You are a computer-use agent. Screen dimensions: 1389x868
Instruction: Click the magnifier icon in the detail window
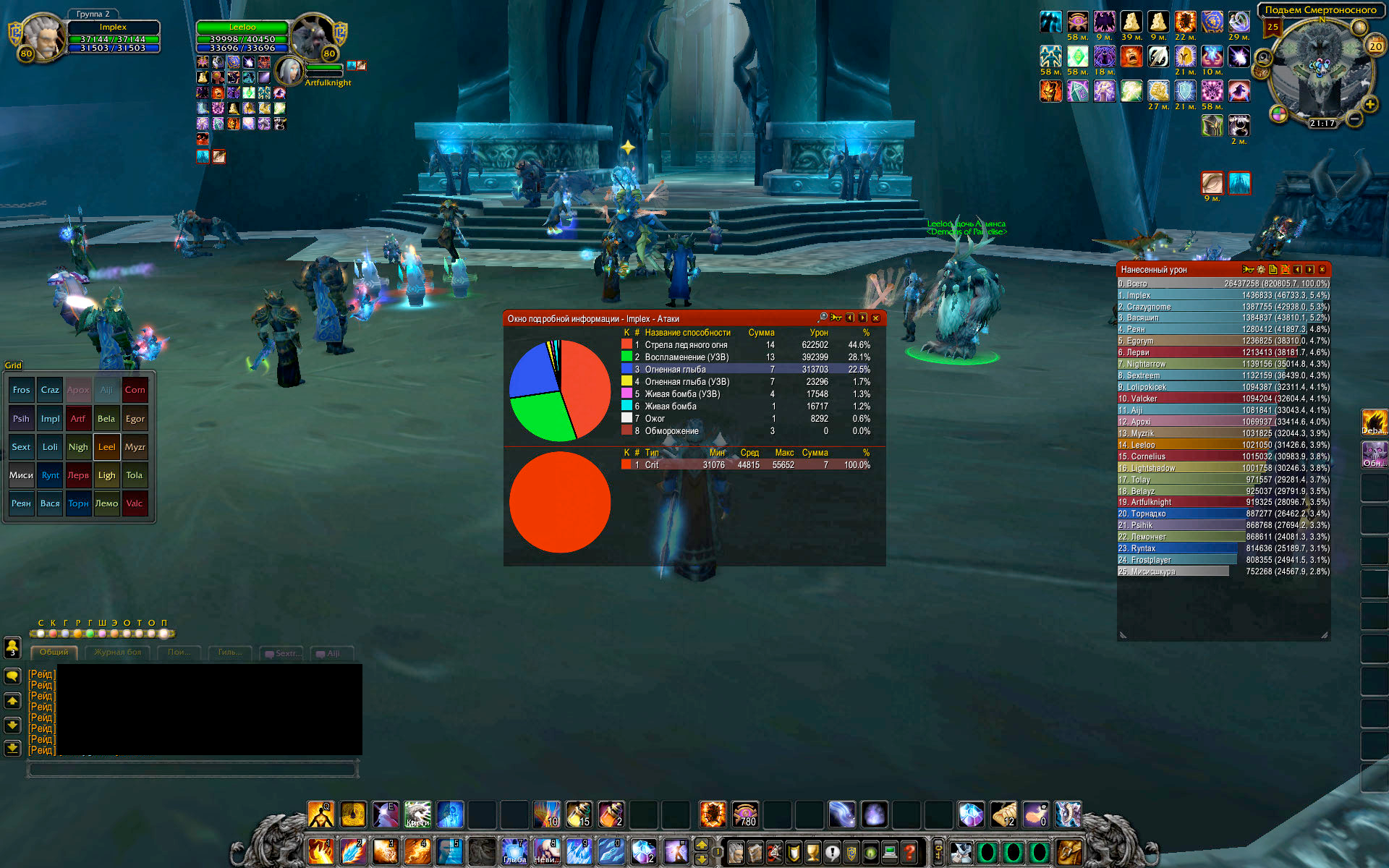pos(823,318)
